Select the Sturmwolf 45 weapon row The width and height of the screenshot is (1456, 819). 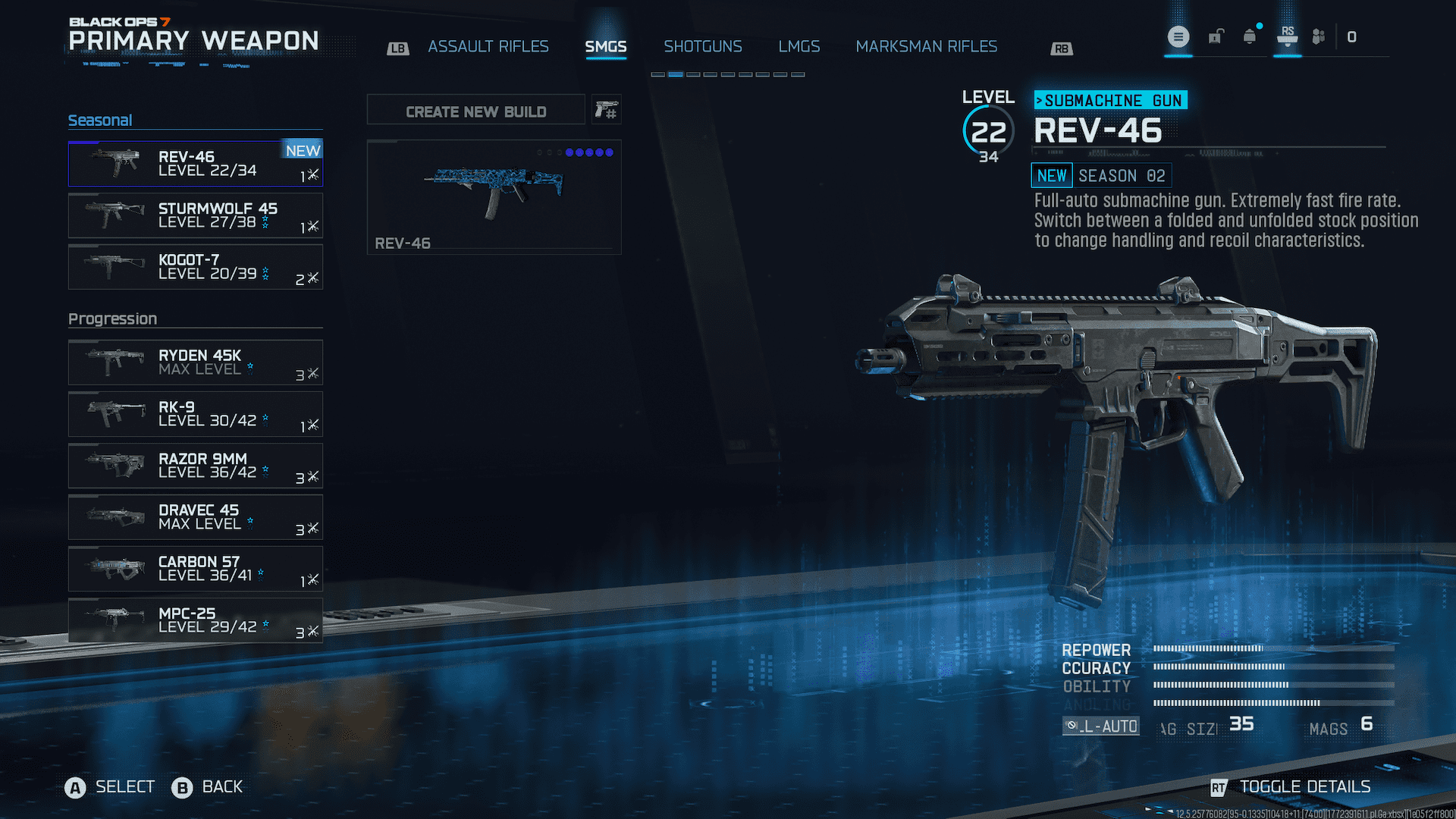click(195, 215)
